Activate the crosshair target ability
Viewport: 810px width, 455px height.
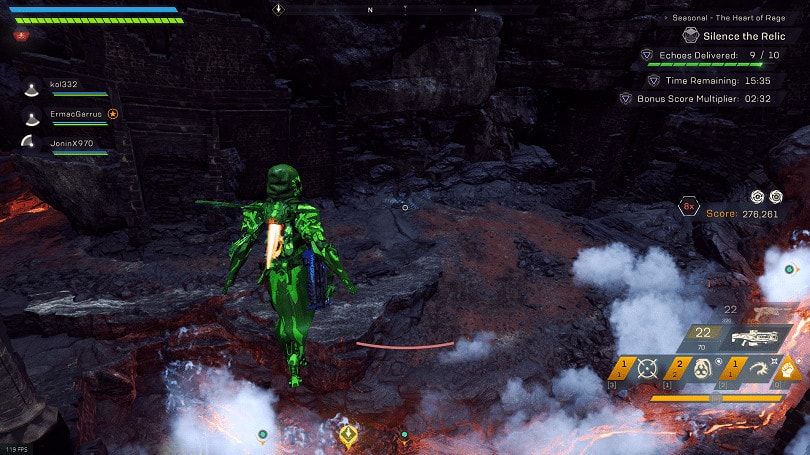645,368
